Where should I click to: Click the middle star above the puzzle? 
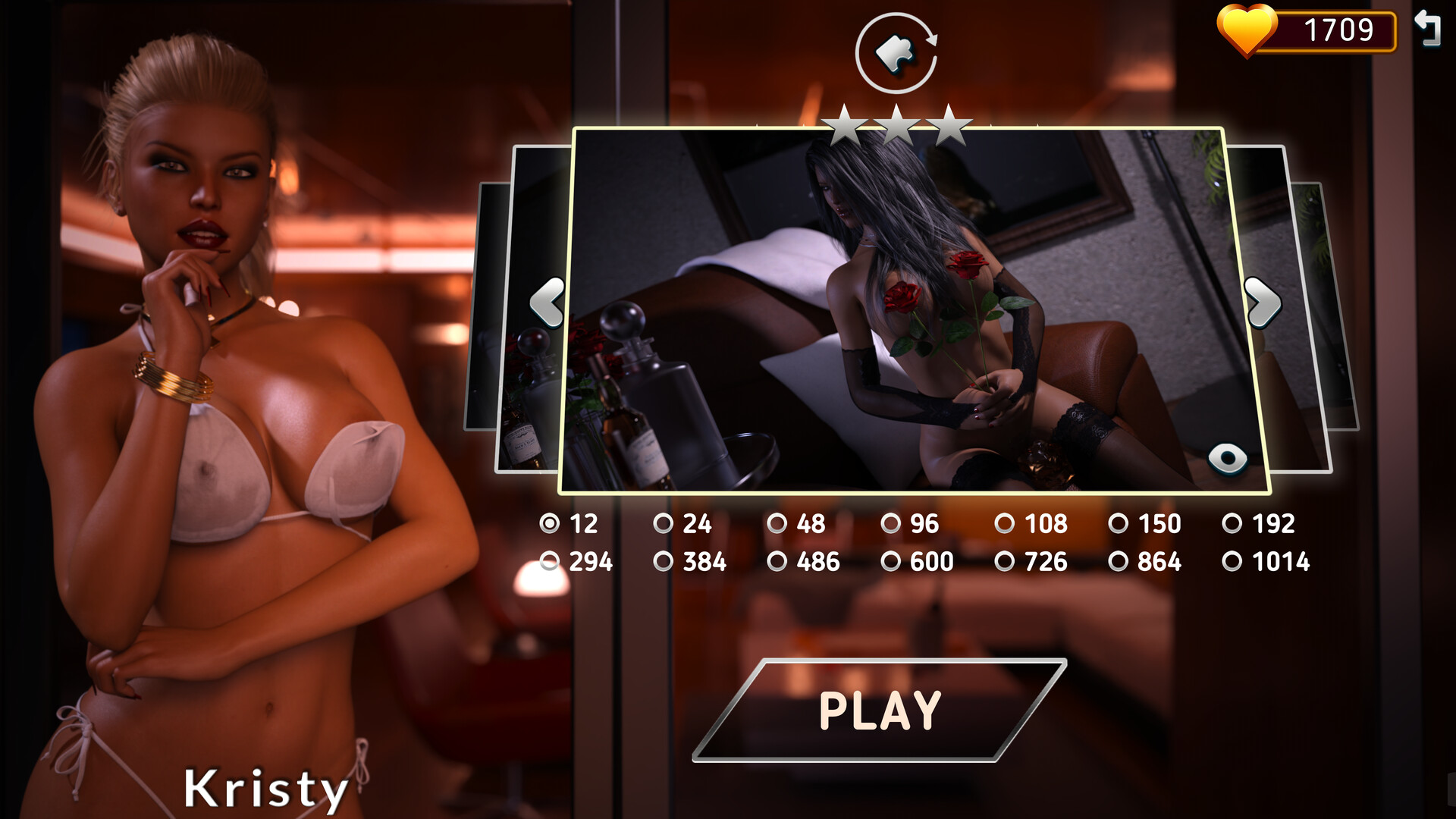897,124
